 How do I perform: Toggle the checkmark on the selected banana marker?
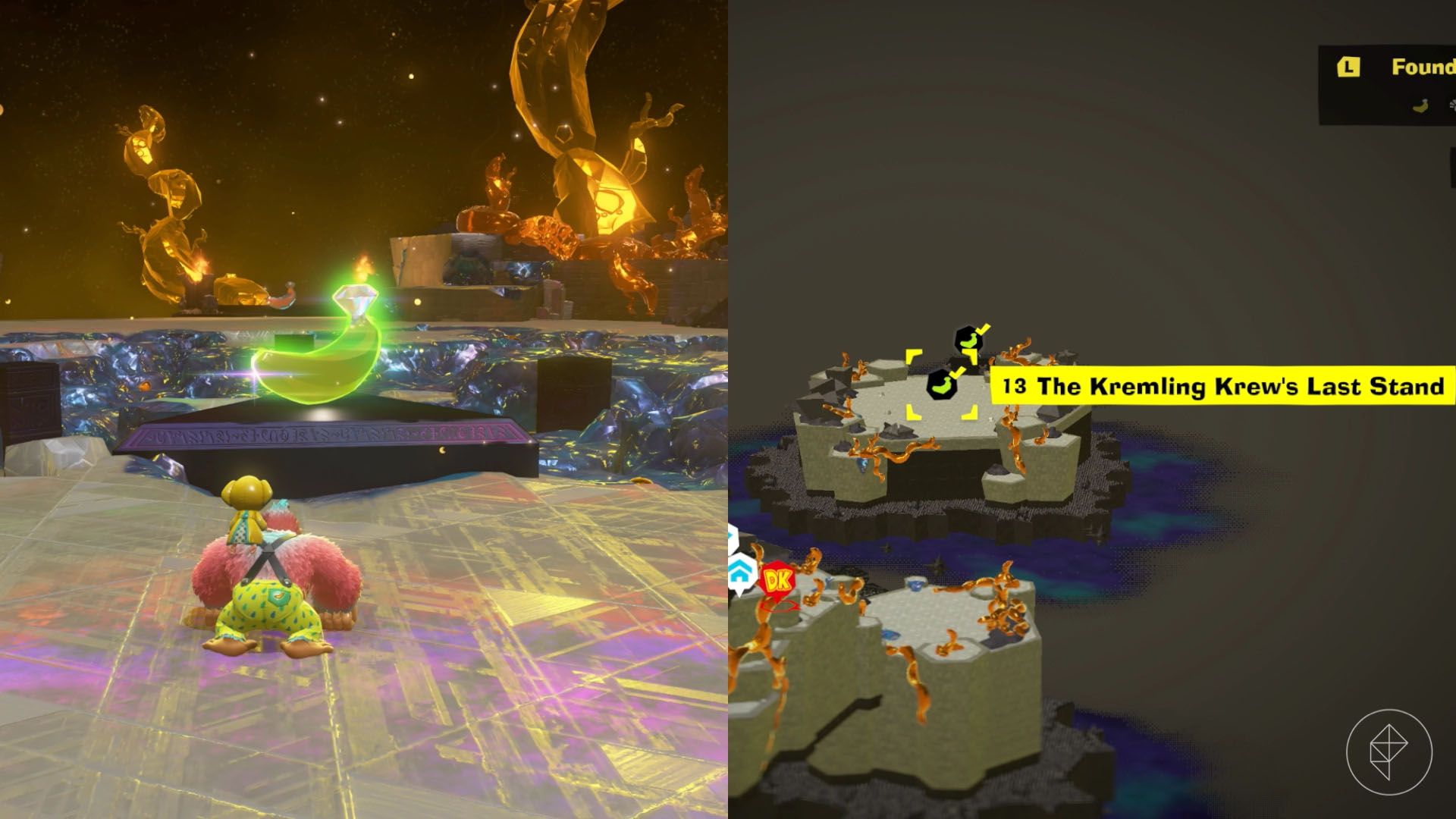956,373
